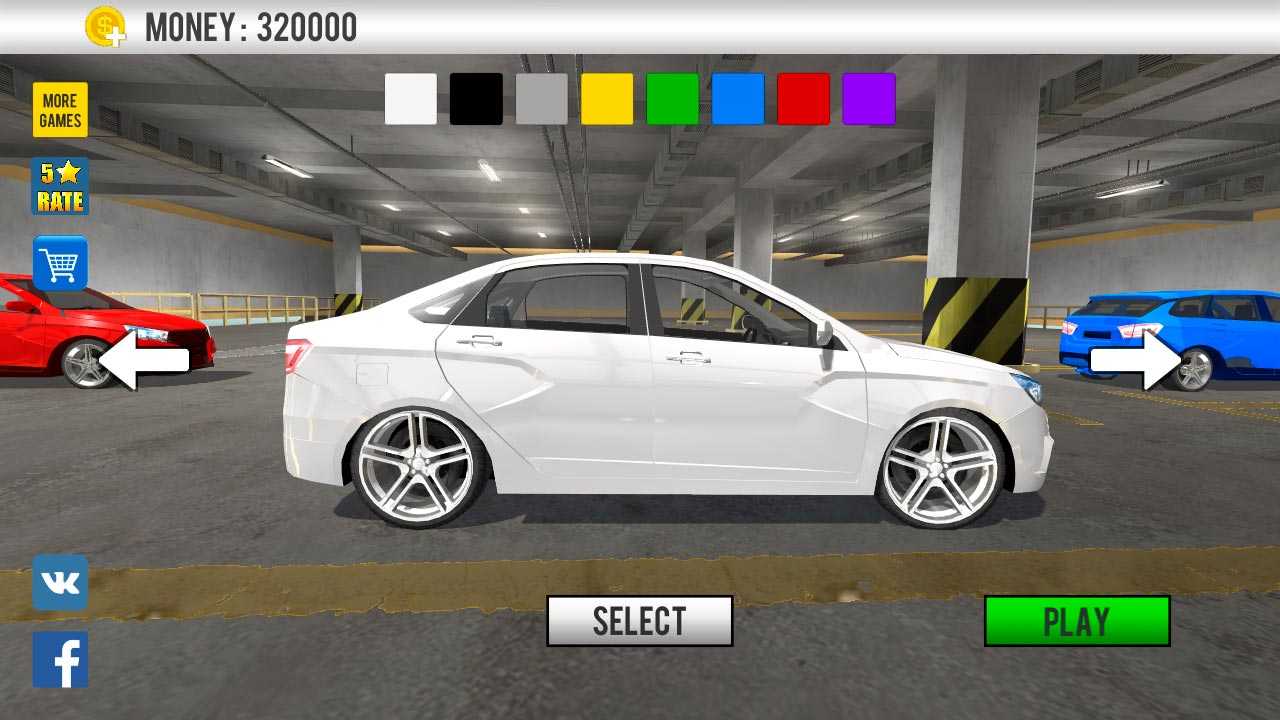Visit the VK social page

click(x=60, y=583)
